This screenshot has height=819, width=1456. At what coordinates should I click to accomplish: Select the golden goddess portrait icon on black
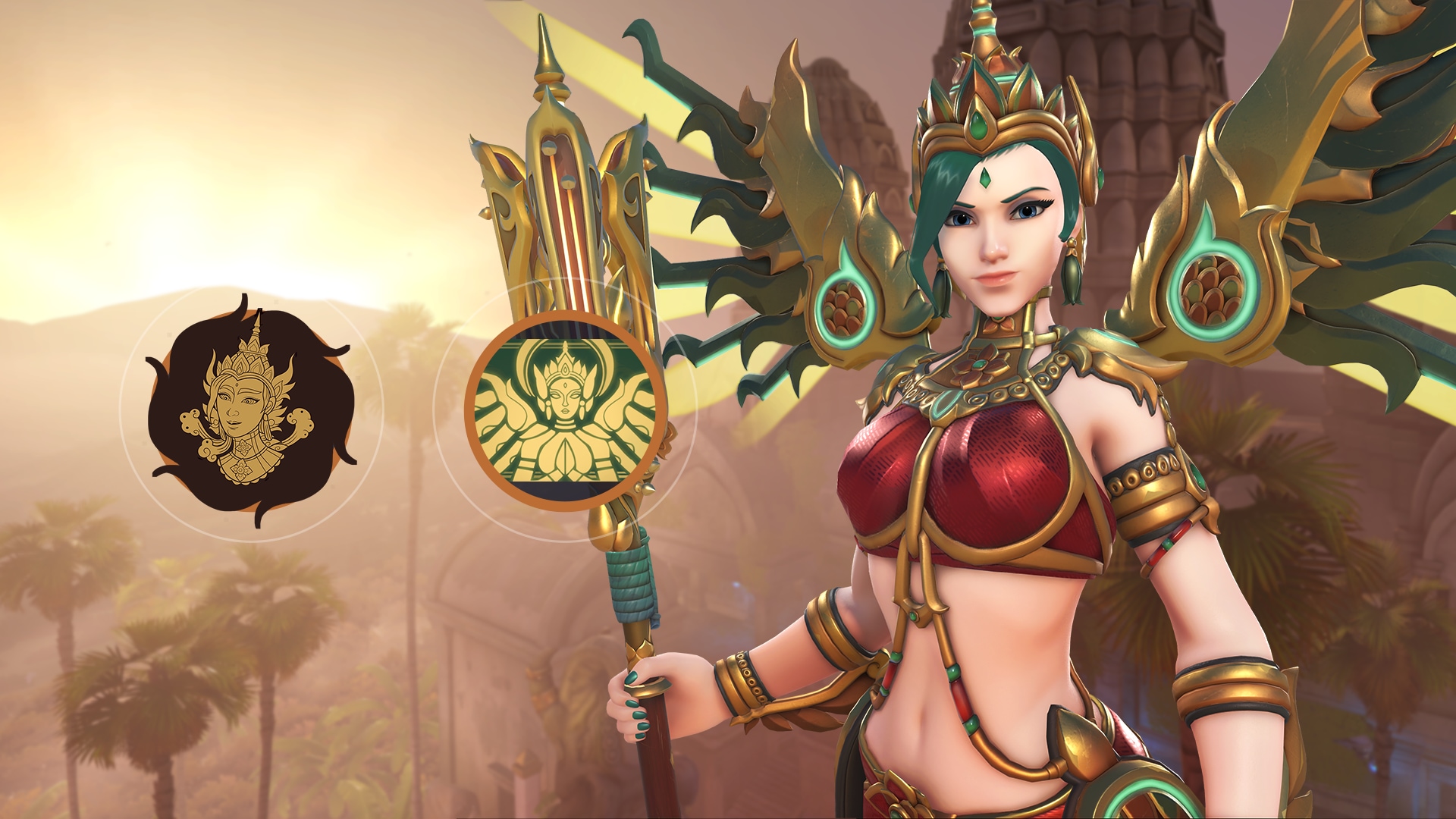point(251,410)
